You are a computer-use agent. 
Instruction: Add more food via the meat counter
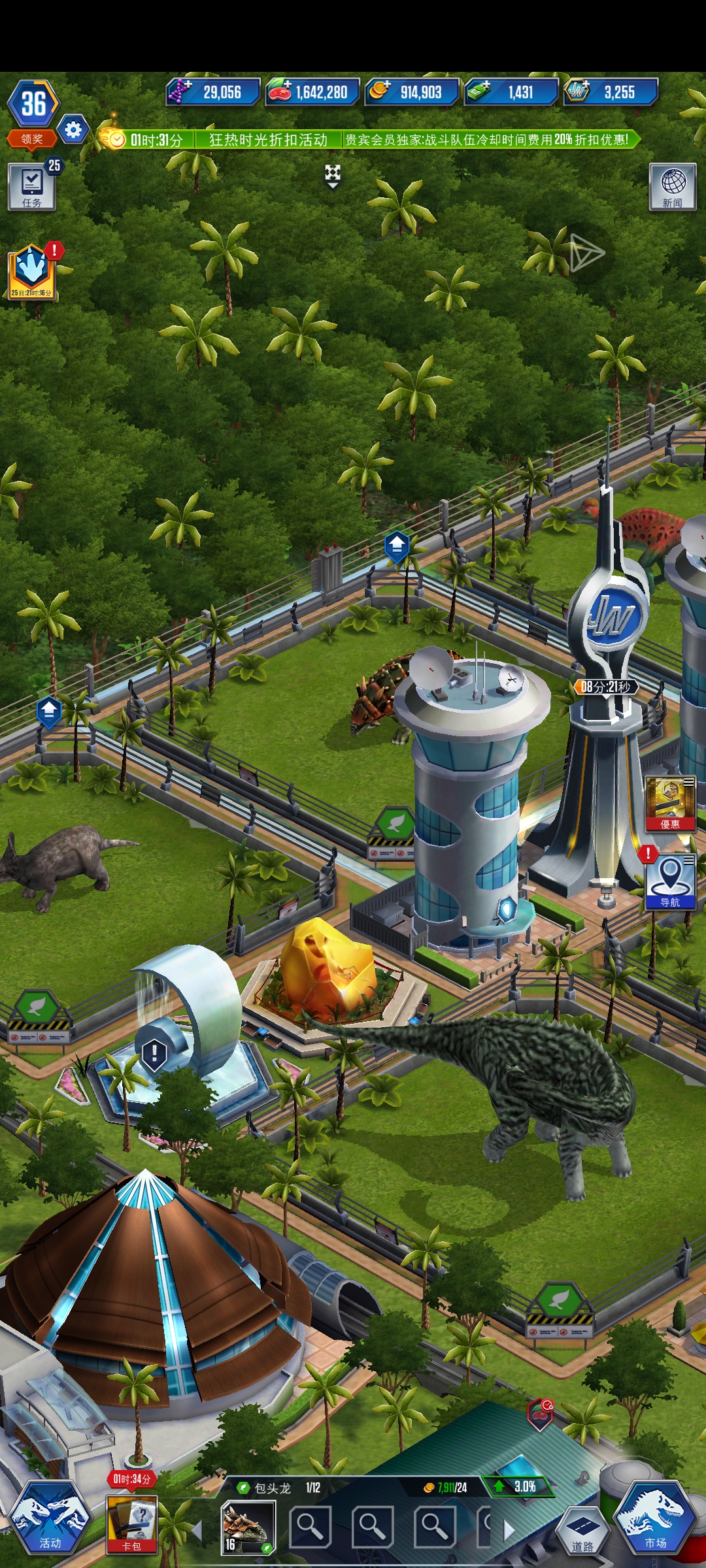click(312, 92)
